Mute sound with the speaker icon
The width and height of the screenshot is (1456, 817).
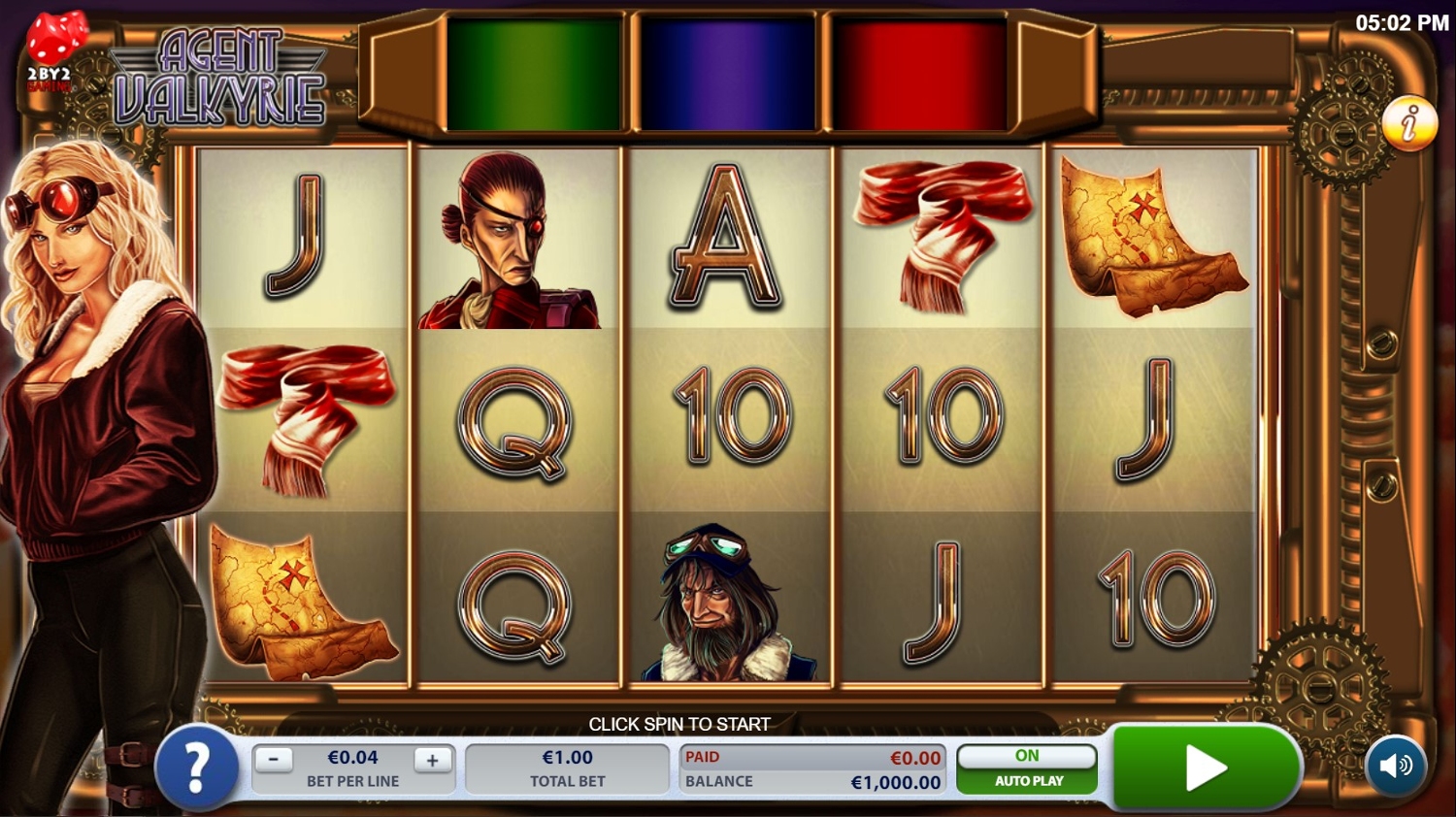click(x=1396, y=767)
